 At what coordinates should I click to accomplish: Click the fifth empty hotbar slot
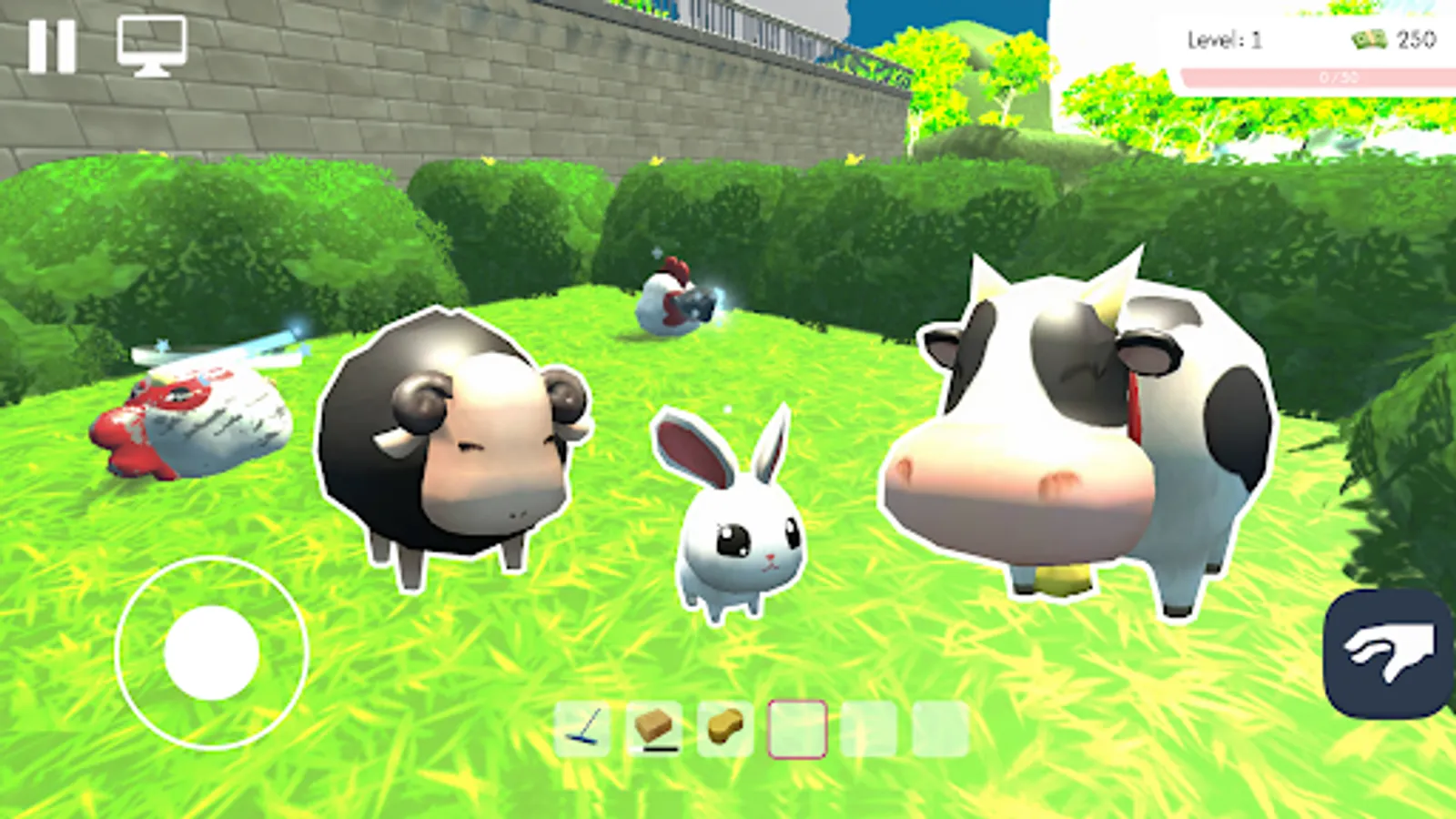click(x=869, y=728)
